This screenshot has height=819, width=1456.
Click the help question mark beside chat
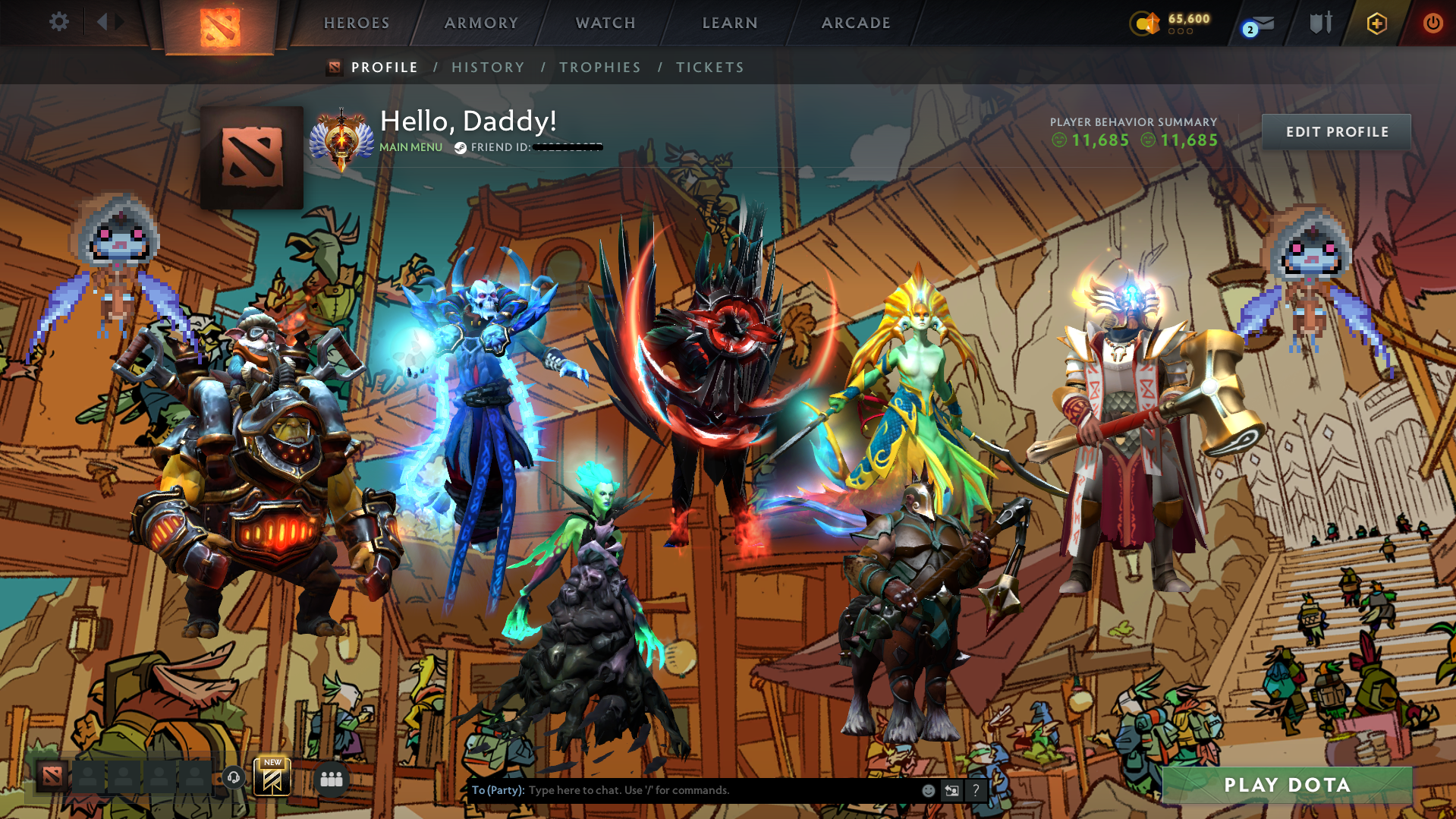(x=976, y=790)
